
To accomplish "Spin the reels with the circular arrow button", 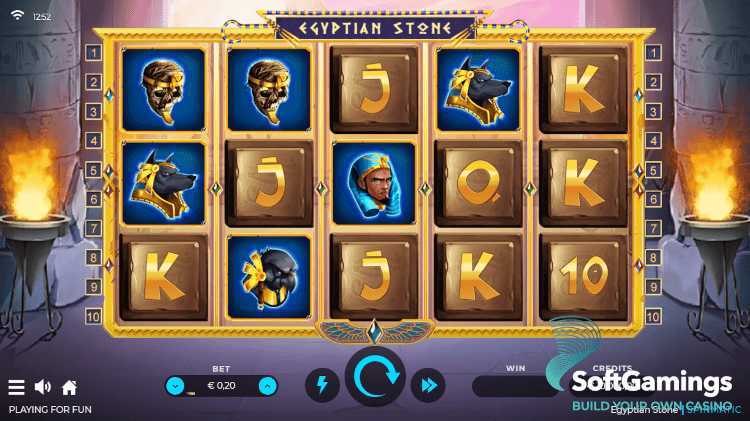I will pos(375,378).
